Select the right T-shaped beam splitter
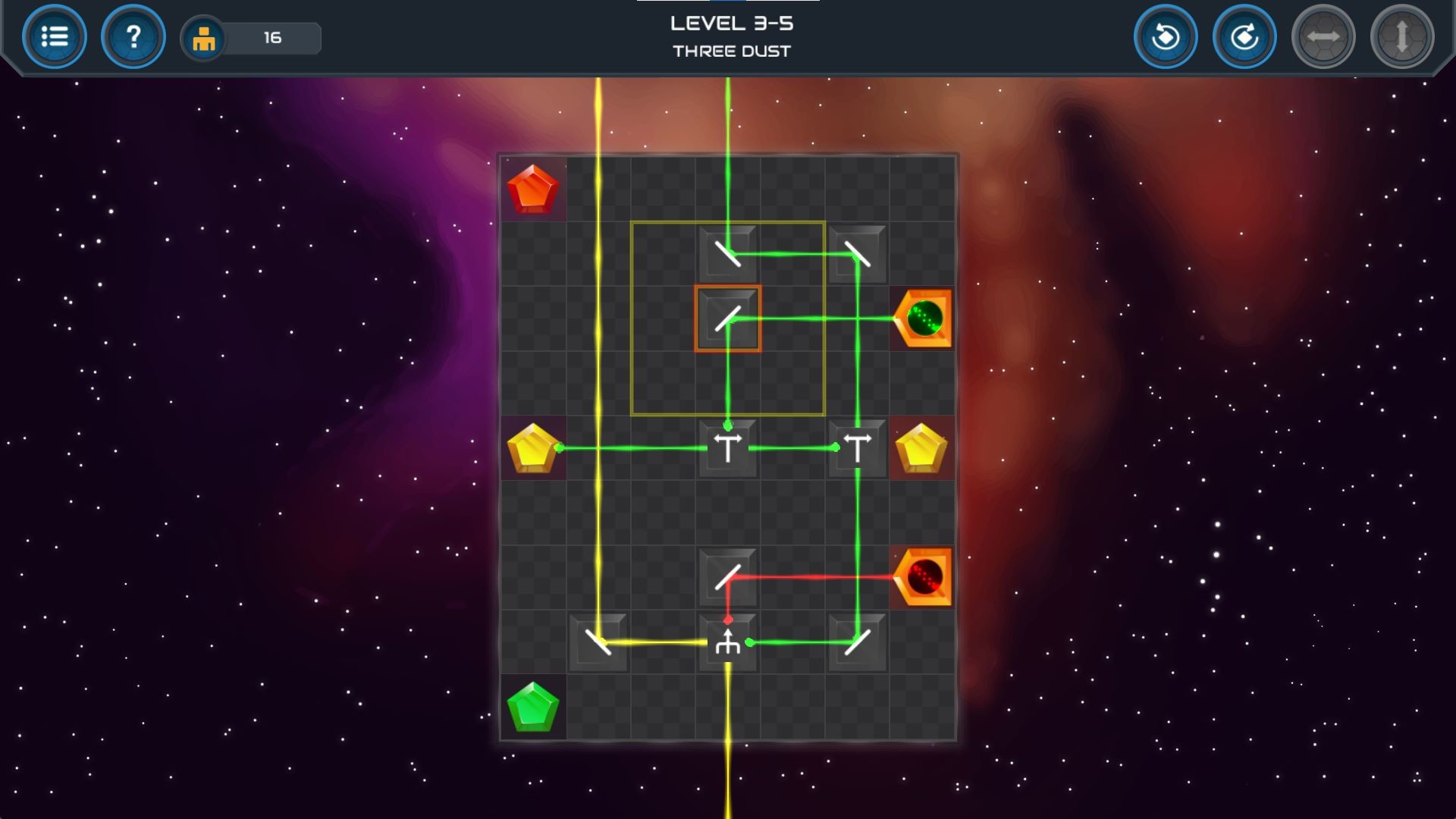 (x=856, y=448)
